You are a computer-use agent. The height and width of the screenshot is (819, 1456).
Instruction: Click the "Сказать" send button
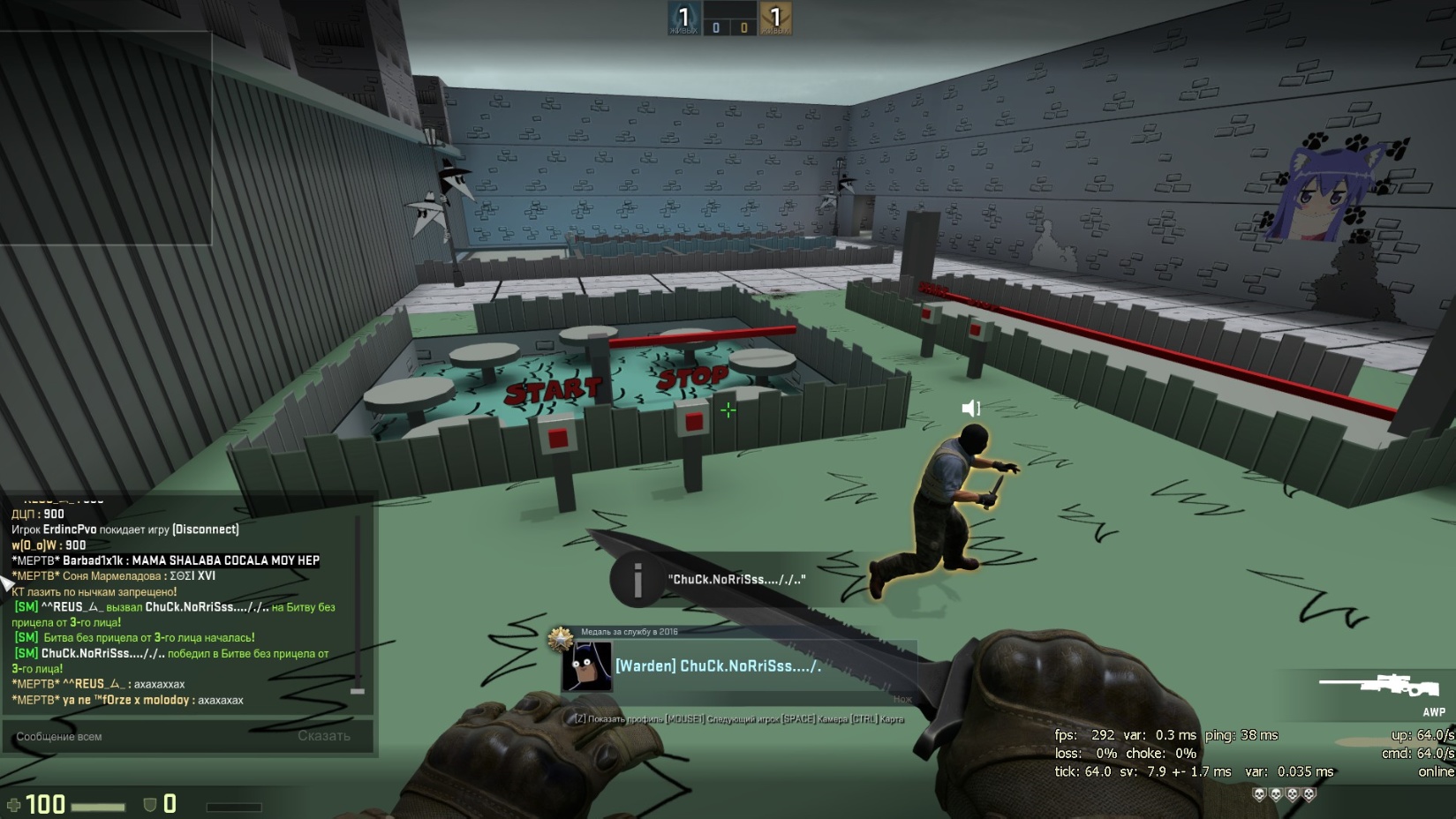(x=324, y=736)
